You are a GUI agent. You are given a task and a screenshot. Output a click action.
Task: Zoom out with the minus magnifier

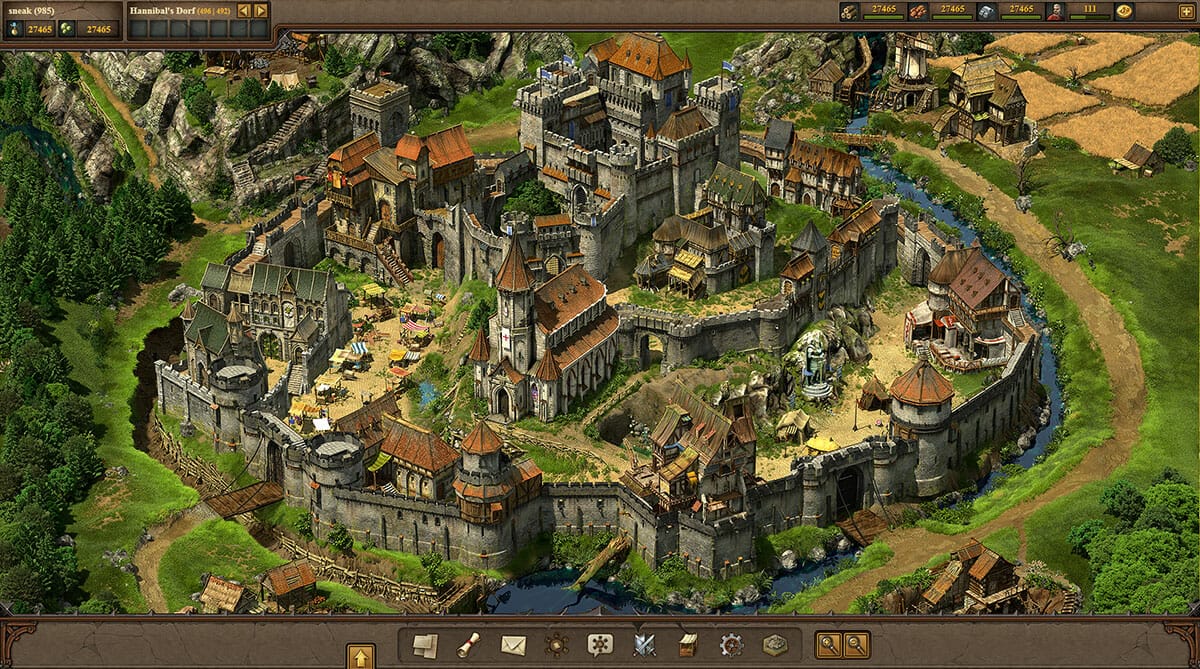pos(856,645)
